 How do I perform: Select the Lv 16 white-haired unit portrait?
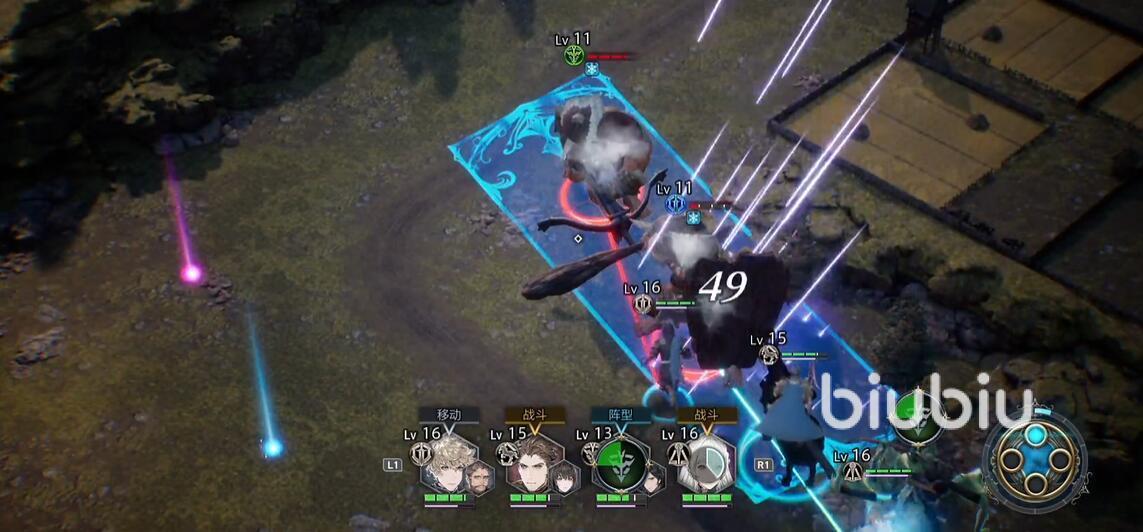pyautogui.click(x=706, y=463)
